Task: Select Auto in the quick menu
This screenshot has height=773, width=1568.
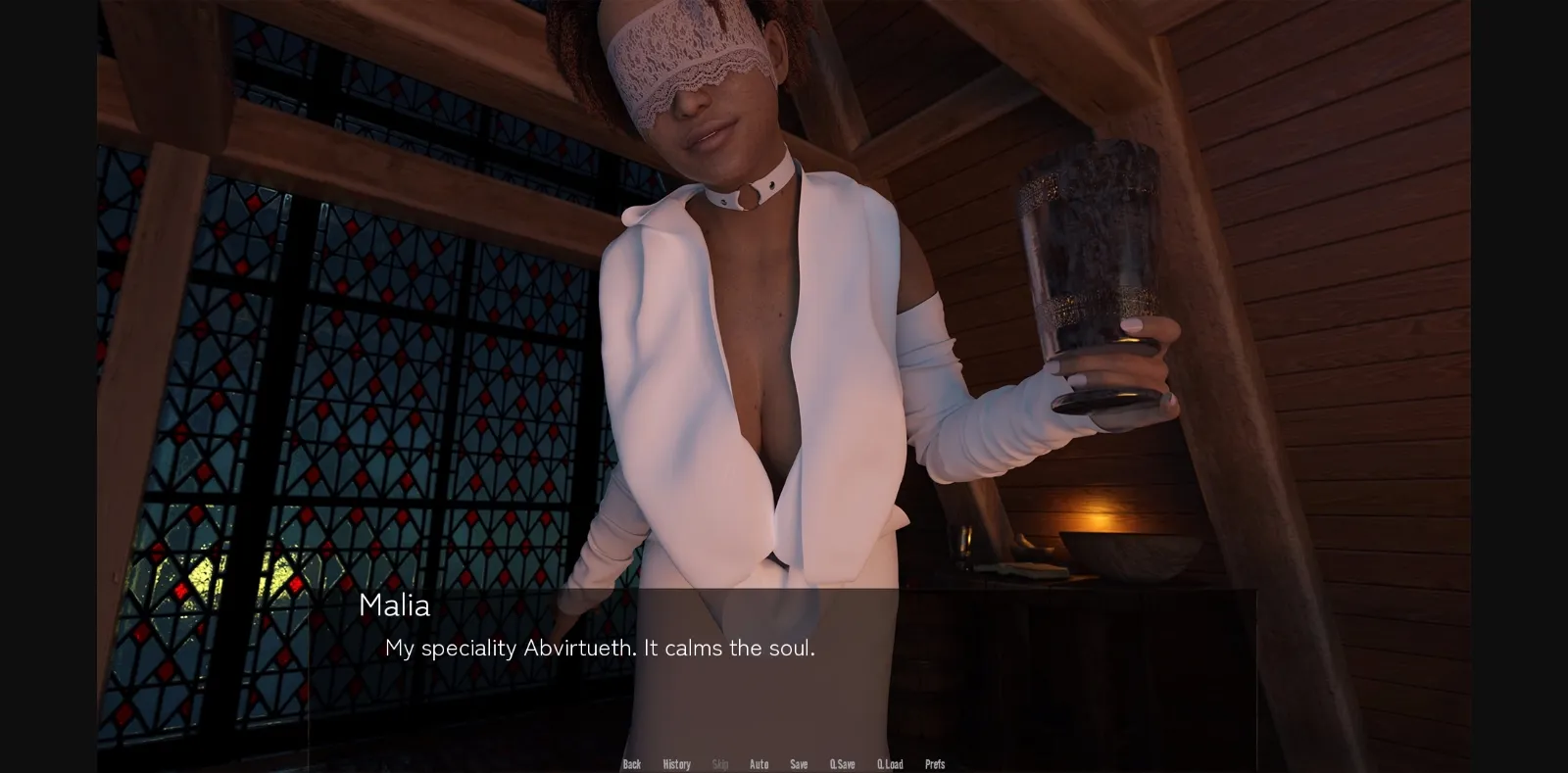Action: point(759,763)
